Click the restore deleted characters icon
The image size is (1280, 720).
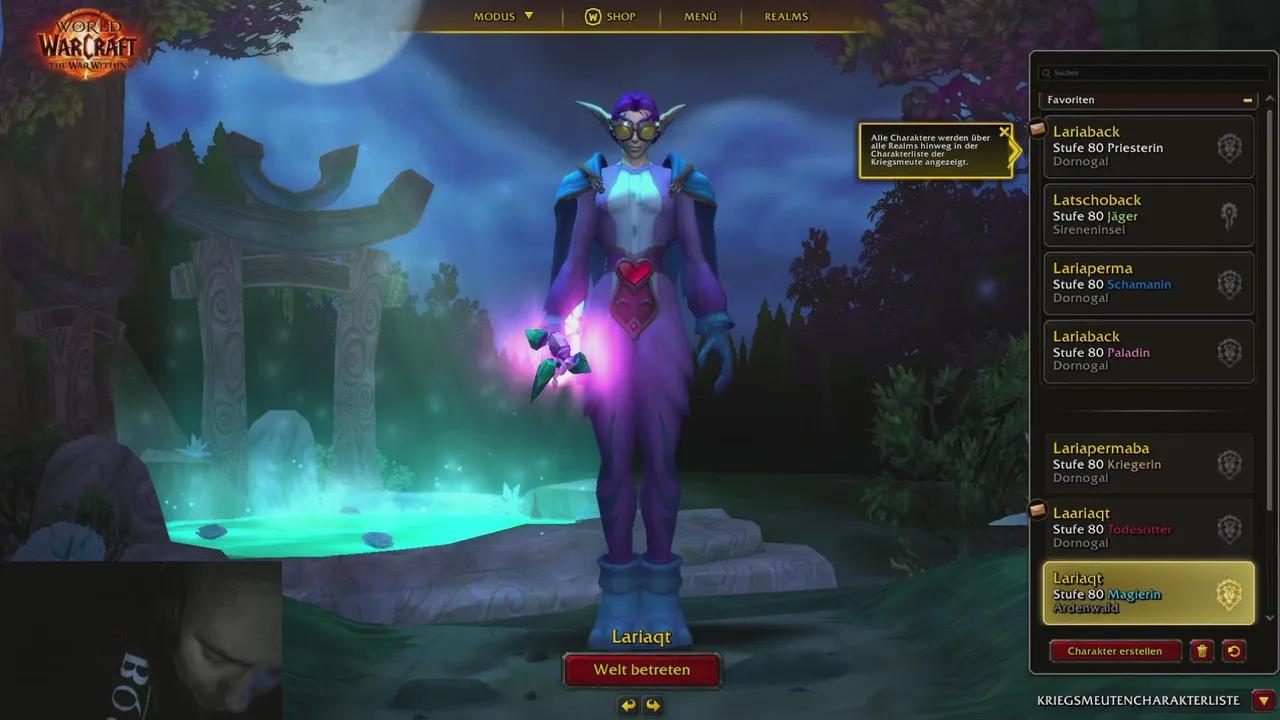1234,651
